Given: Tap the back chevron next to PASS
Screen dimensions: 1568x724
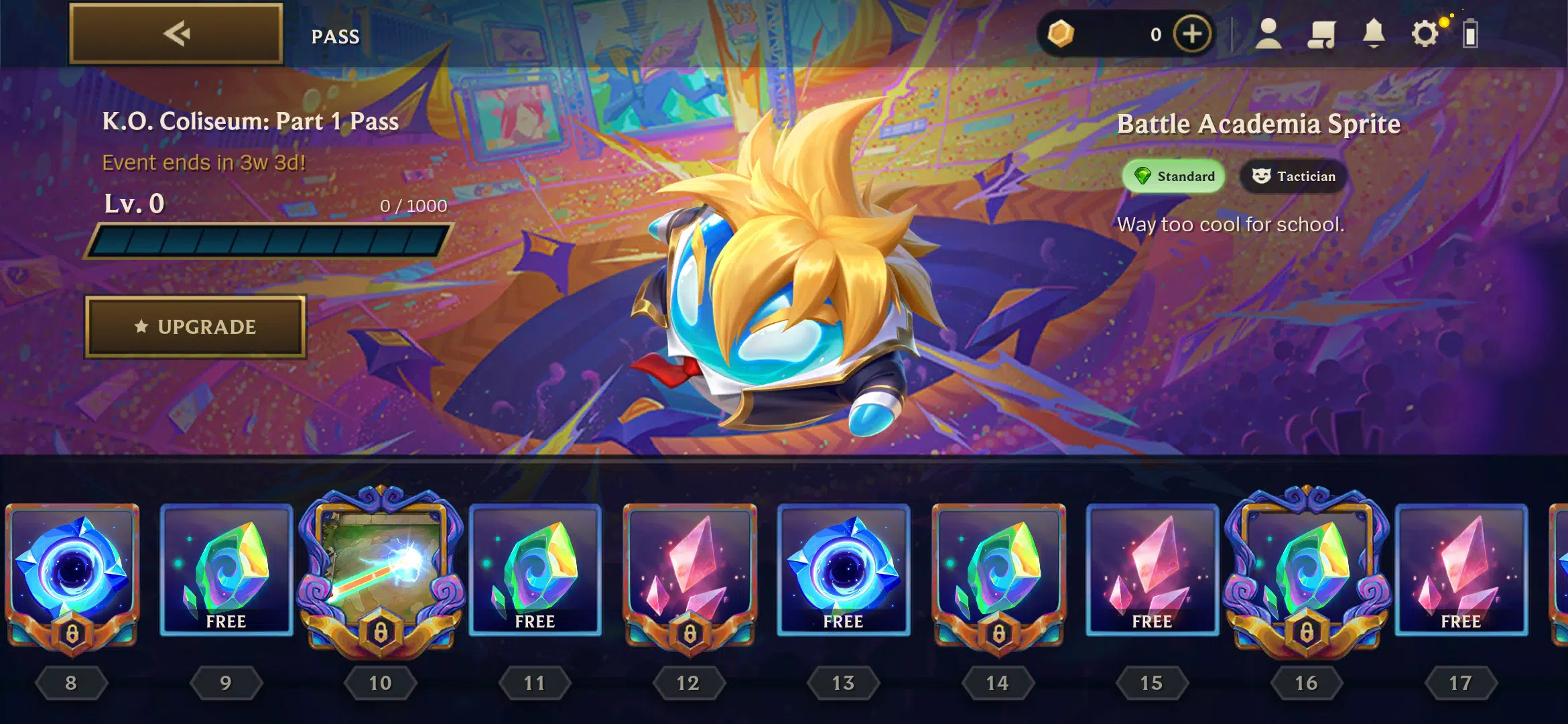Looking at the screenshot, I should [x=176, y=34].
